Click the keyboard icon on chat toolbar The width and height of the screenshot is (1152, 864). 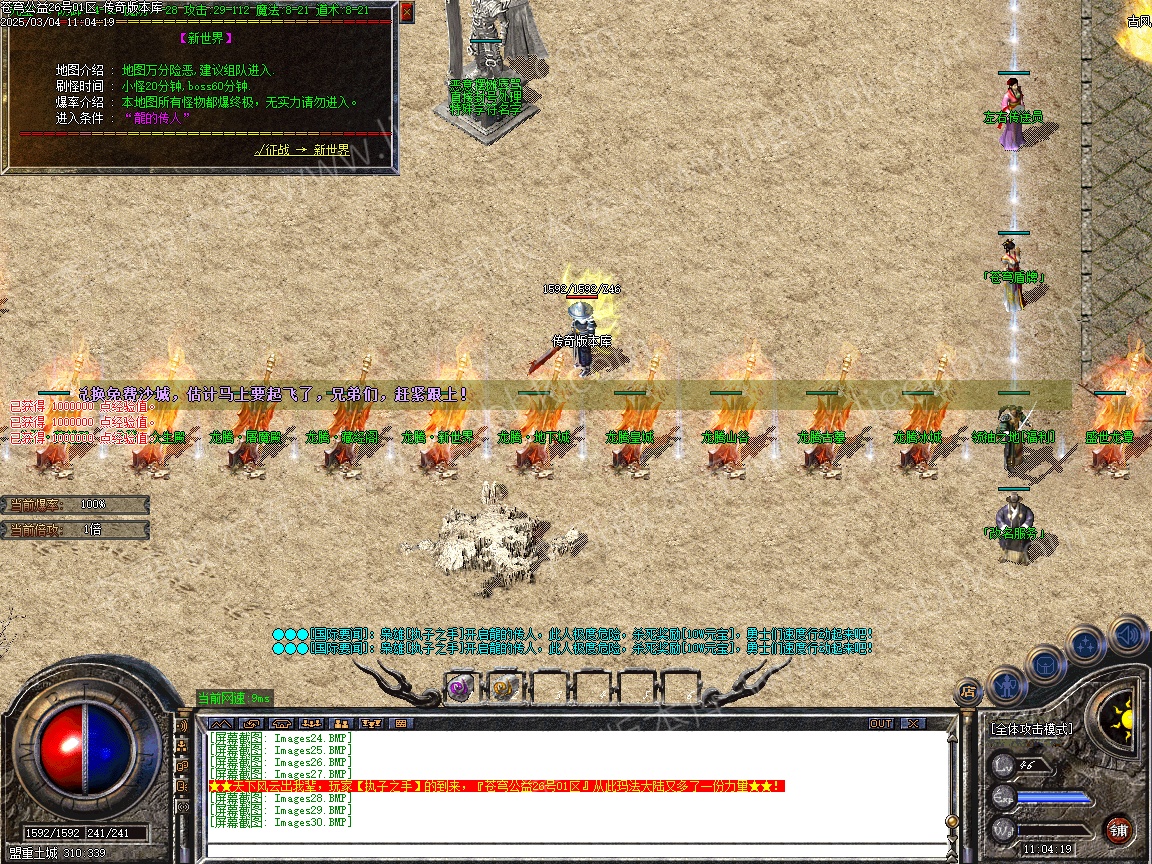402,723
